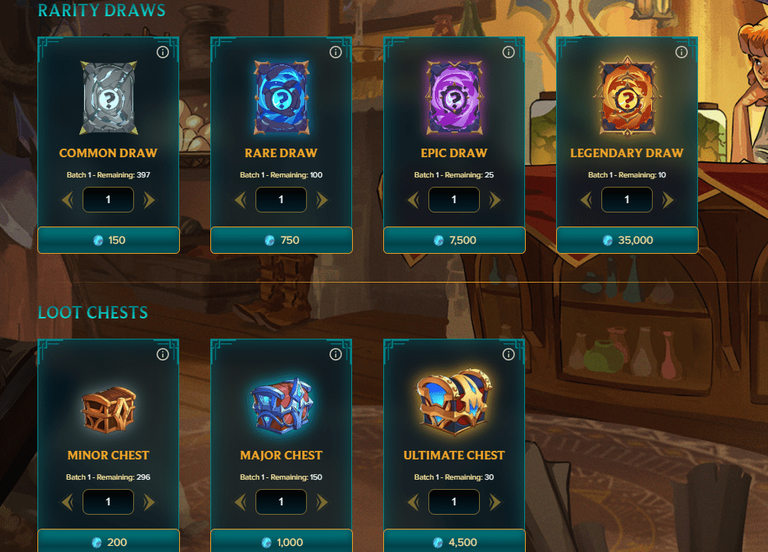The height and width of the screenshot is (552, 768).
Task: Buy Epic Draw for 7,500
Action: (x=454, y=240)
